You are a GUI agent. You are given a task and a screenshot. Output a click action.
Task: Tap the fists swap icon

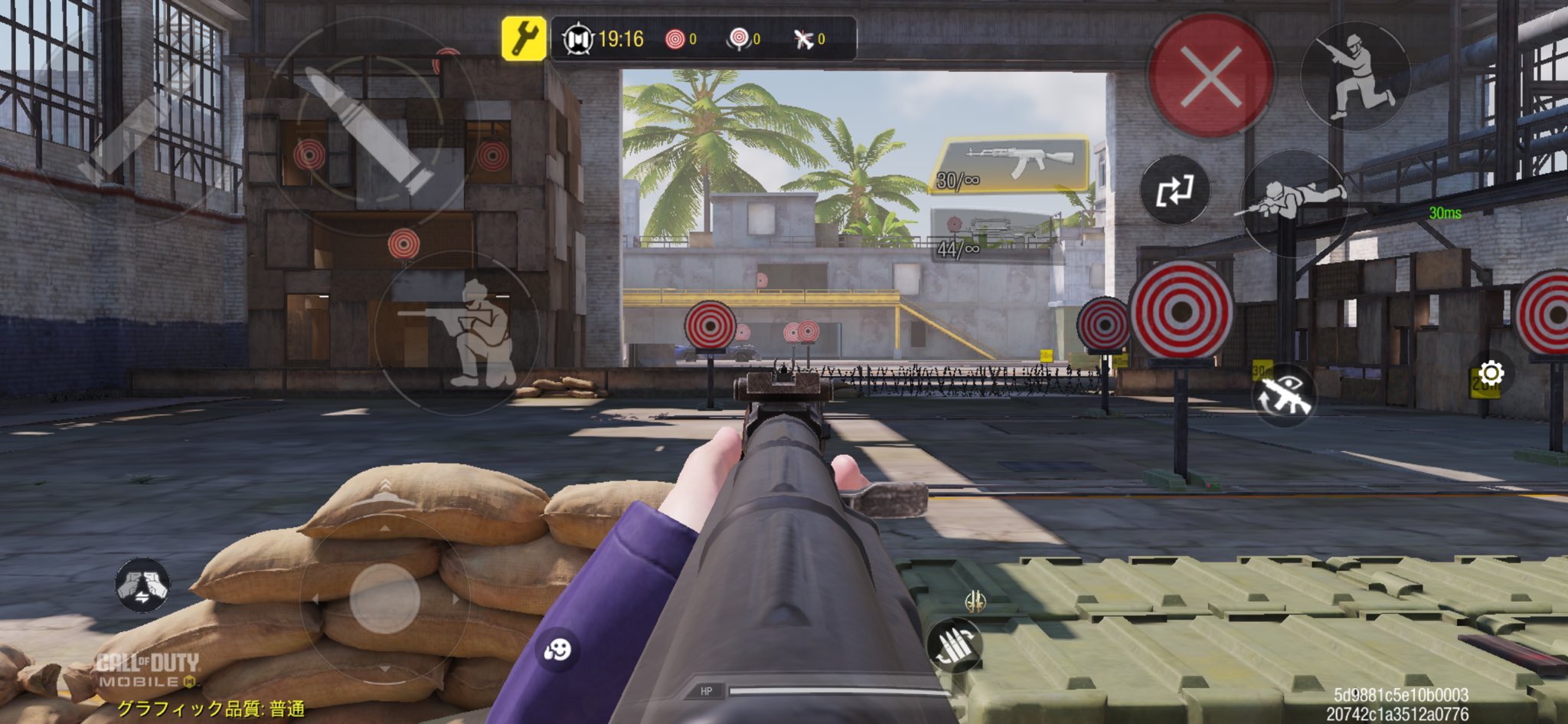coord(142,585)
